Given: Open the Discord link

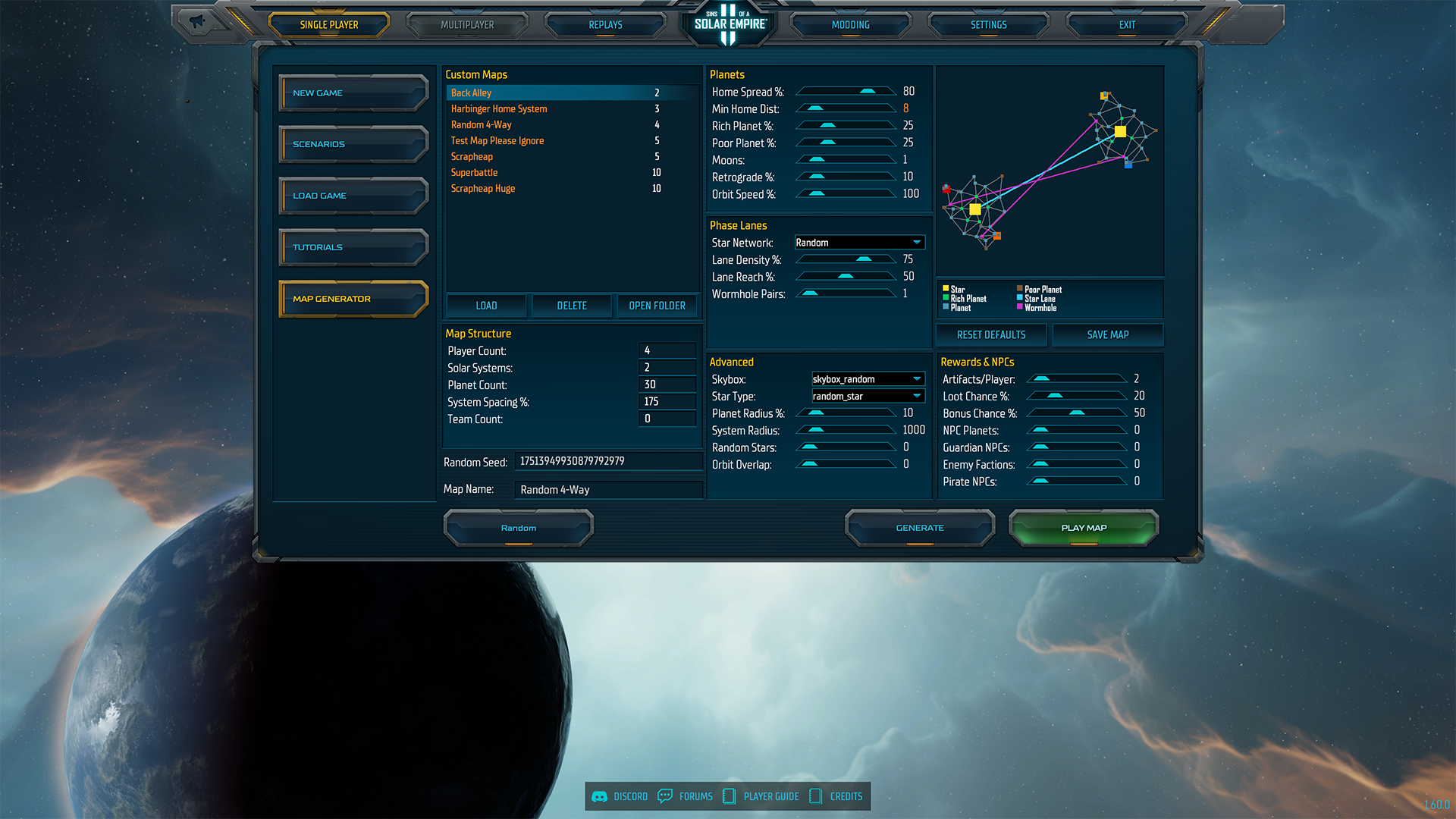Looking at the screenshot, I should click(620, 796).
